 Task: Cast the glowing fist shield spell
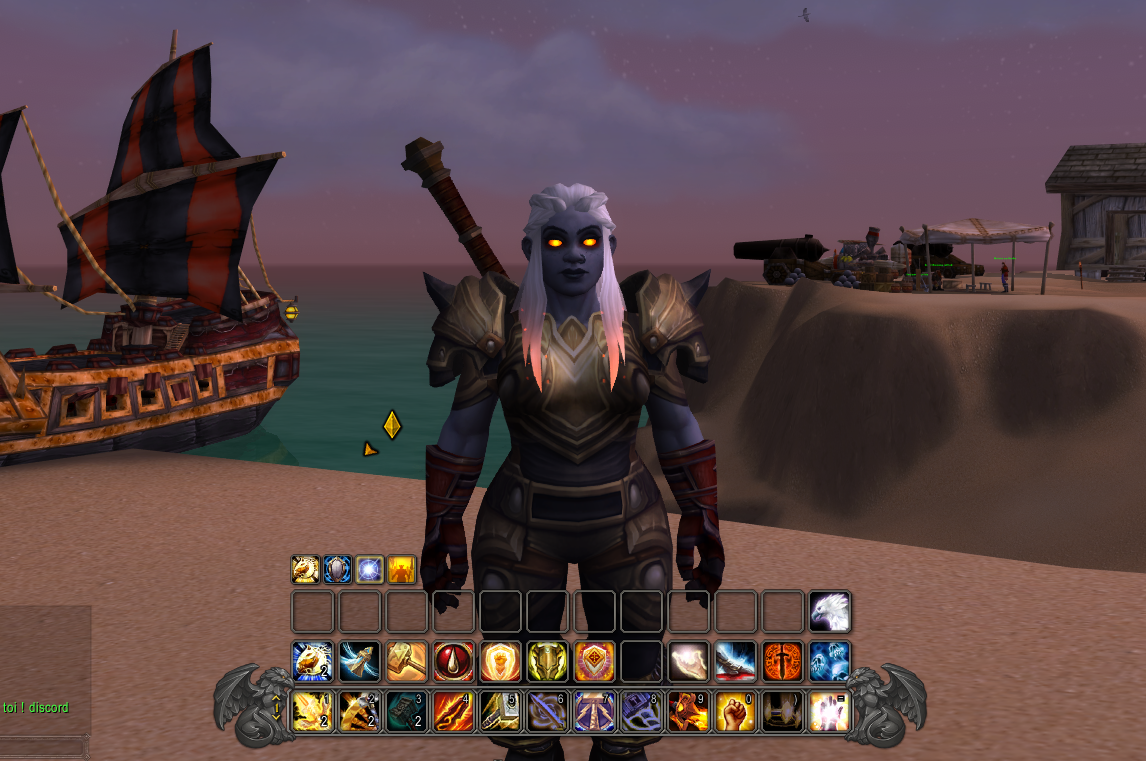[500, 661]
